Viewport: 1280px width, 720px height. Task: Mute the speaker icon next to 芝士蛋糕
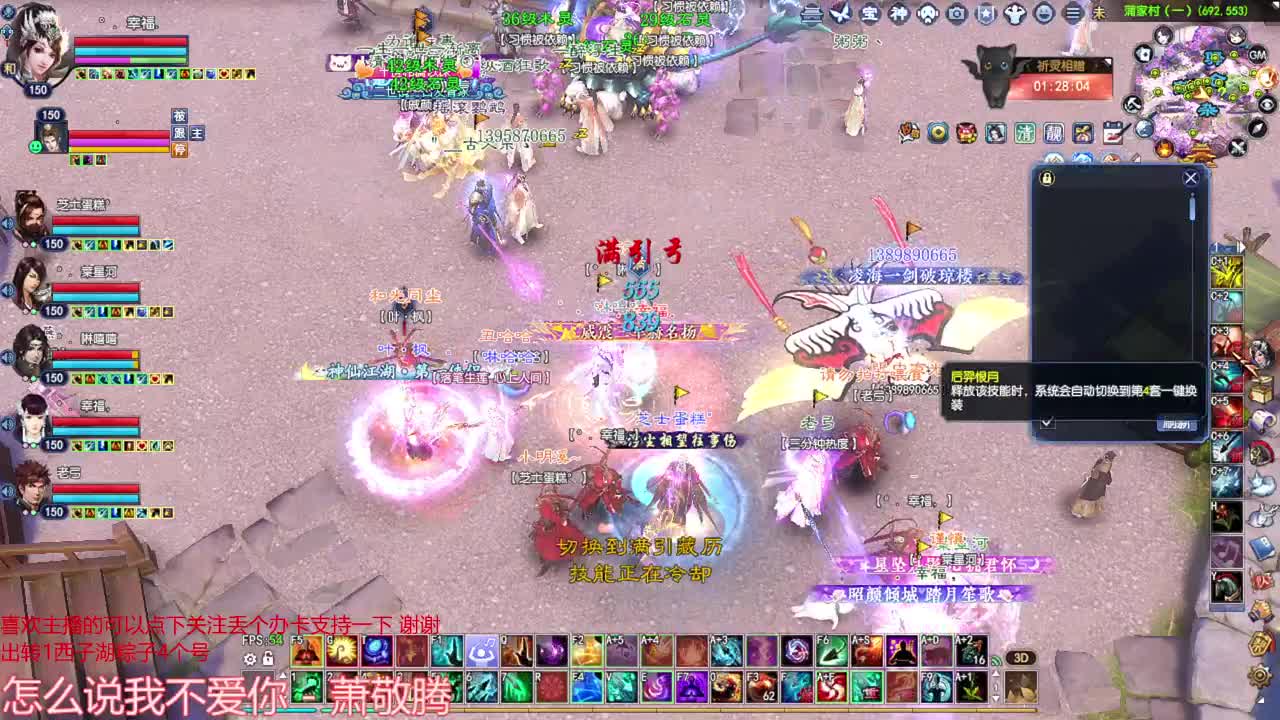click(7, 222)
